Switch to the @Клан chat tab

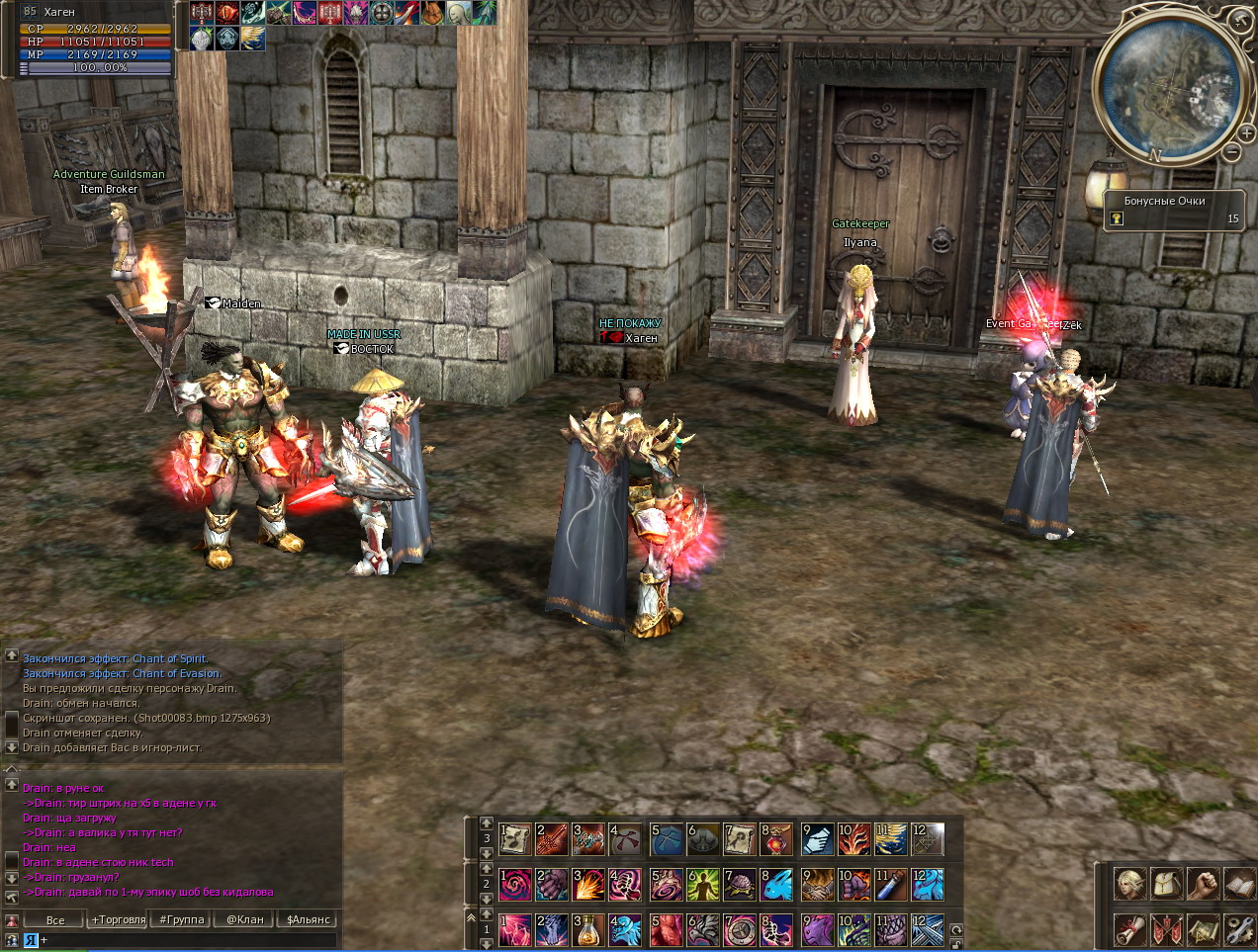point(245,919)
